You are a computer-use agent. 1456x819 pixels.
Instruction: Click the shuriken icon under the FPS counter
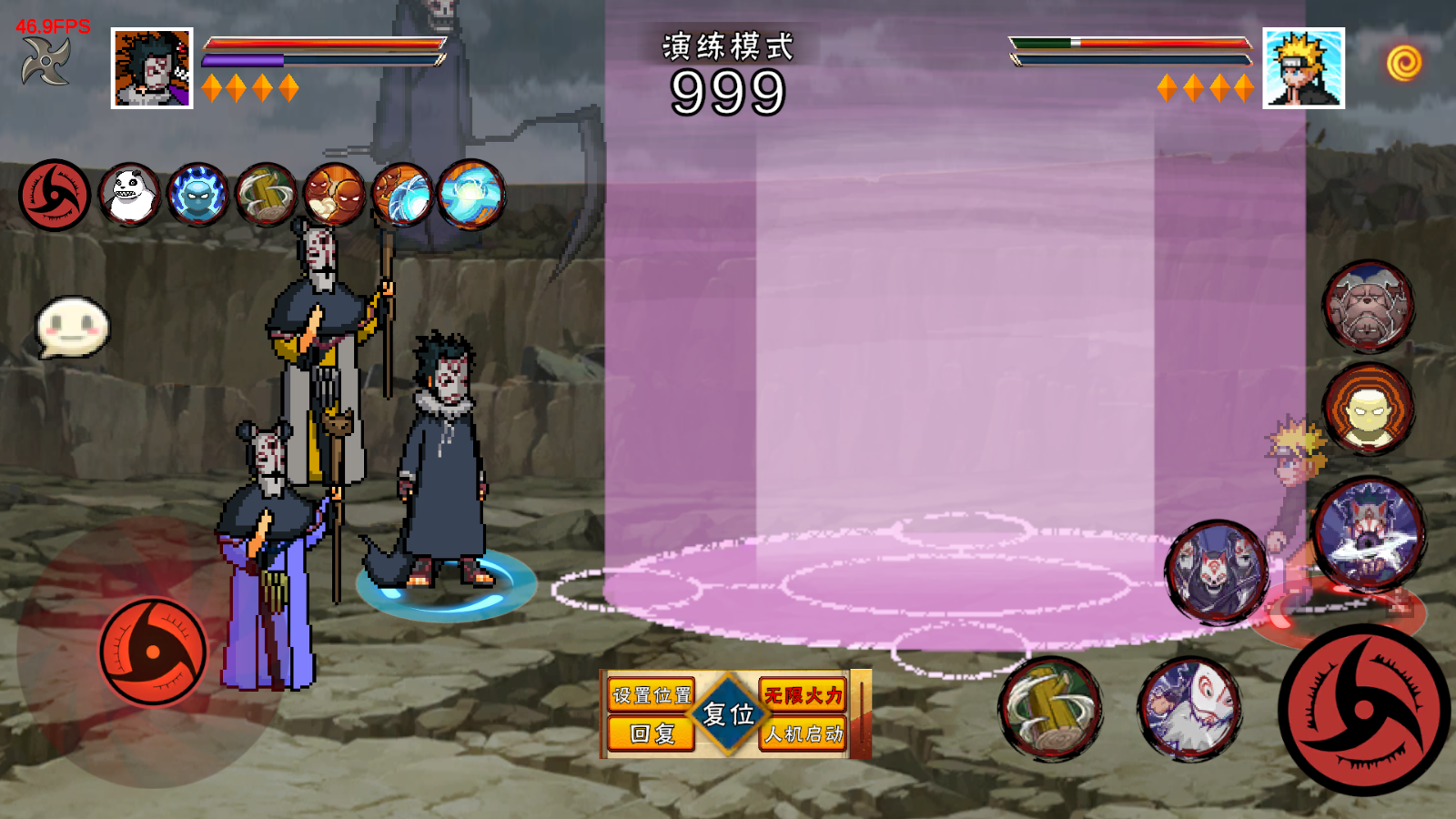pos(45,64)
